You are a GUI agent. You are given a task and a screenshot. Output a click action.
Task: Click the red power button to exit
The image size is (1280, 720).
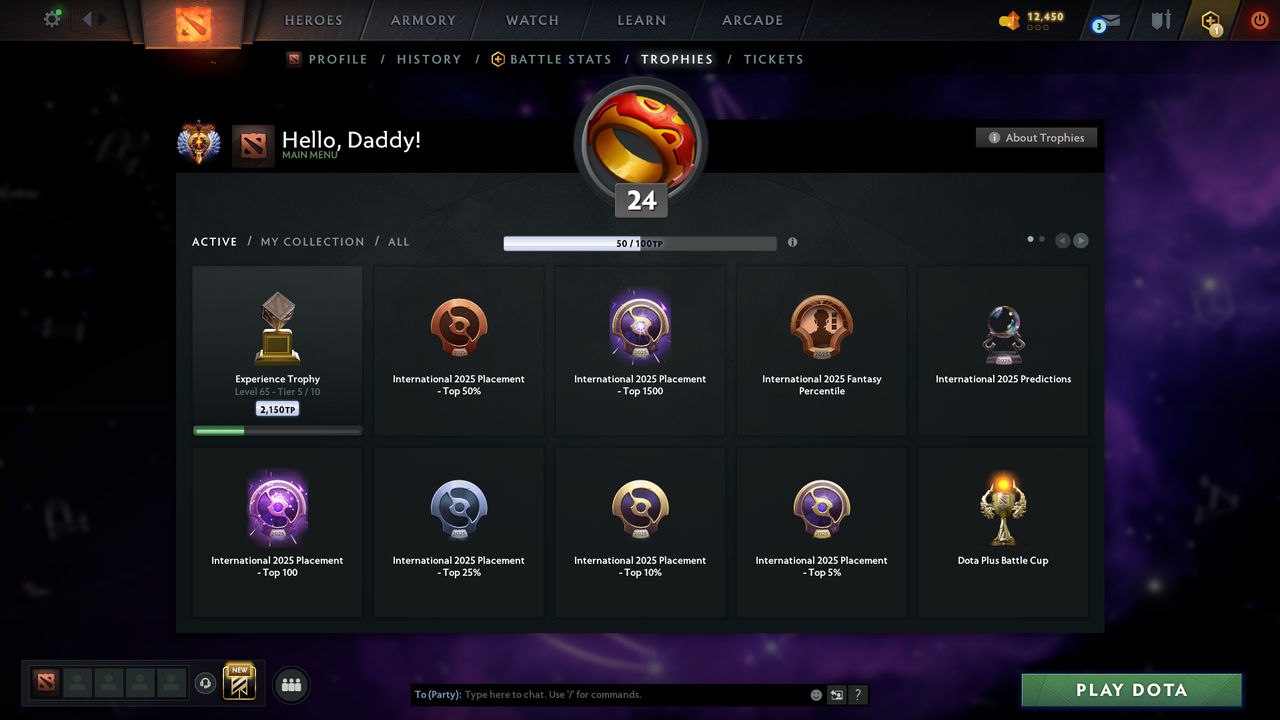tap(1259, 19)
